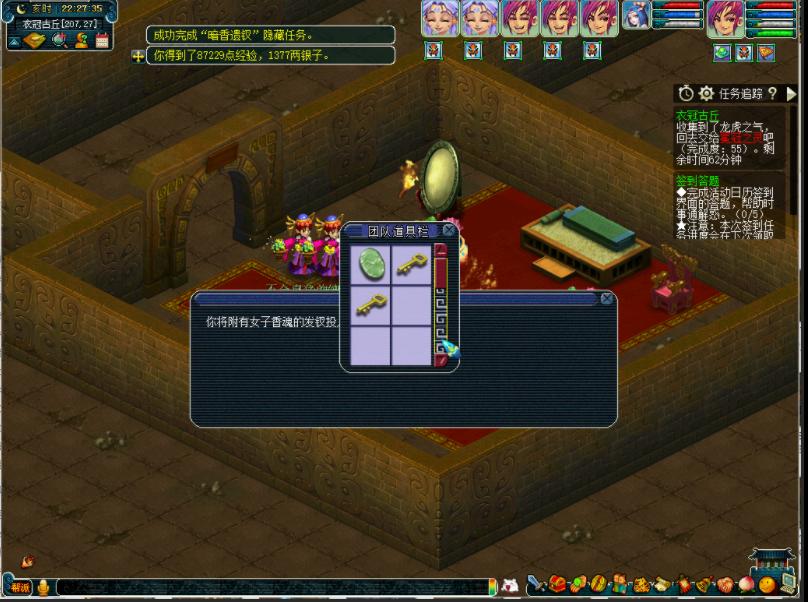
Task: Click the smiley face emoticon button
Action: [x=767, y=584]
